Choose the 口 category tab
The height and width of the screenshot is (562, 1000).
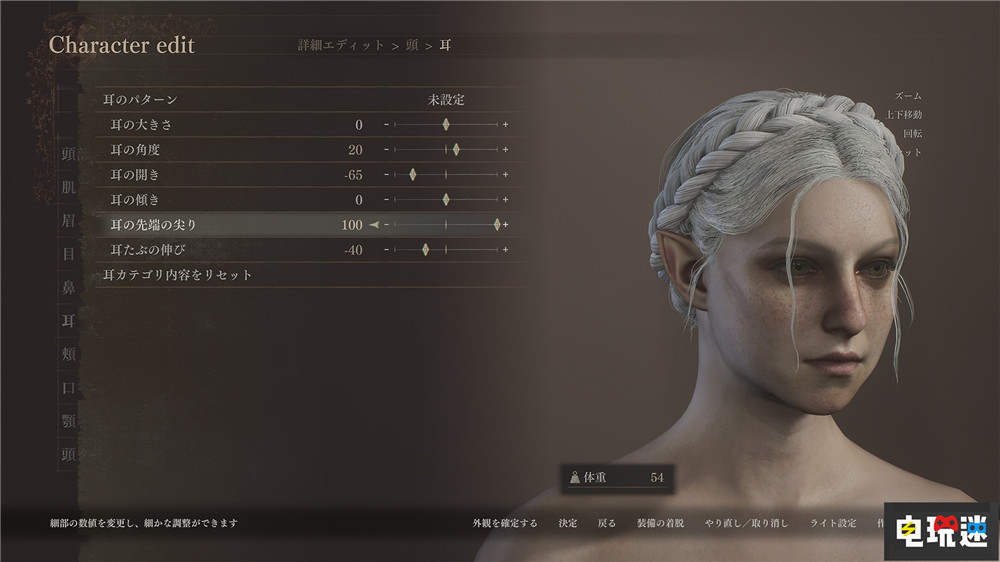click(x=69, y=387)
